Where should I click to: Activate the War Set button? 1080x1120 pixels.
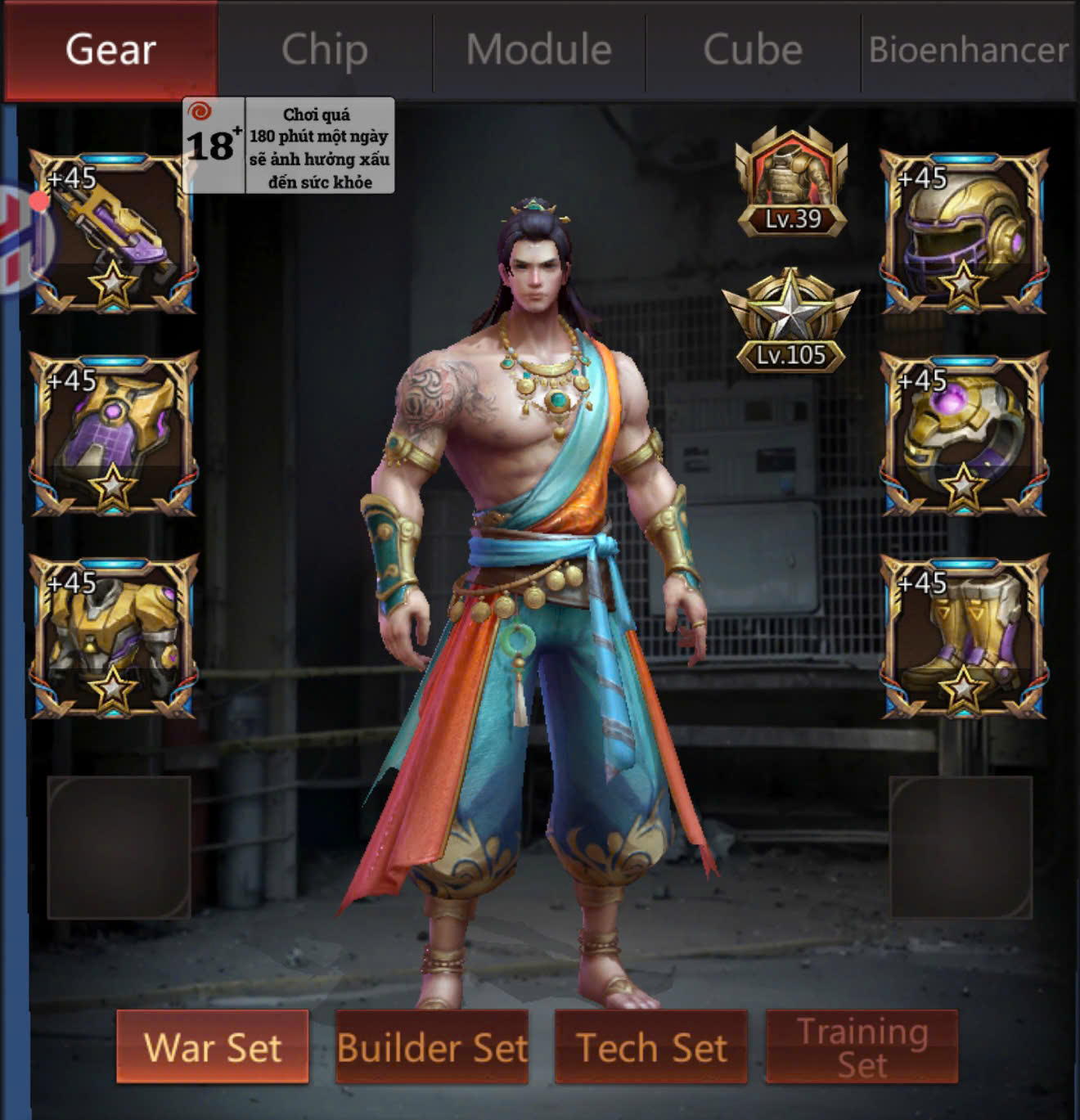point(213,1047)
